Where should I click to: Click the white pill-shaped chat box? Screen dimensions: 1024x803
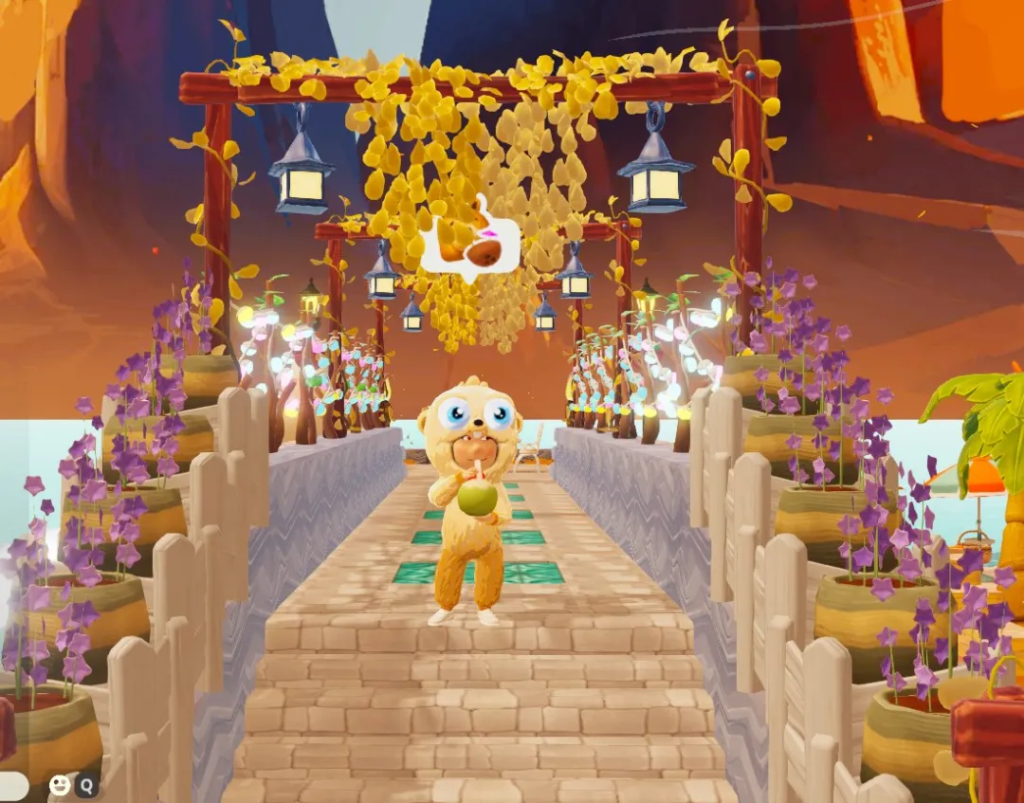(x=13, y=786)
